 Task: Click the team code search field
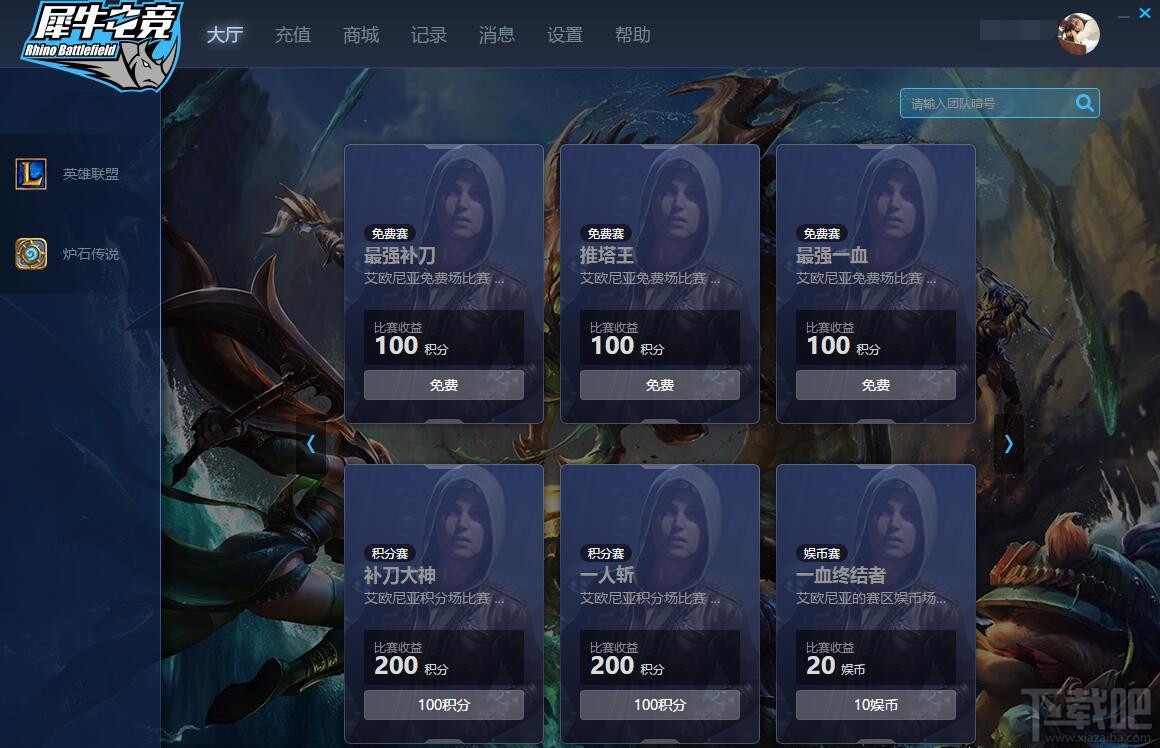tap(985, 103)
